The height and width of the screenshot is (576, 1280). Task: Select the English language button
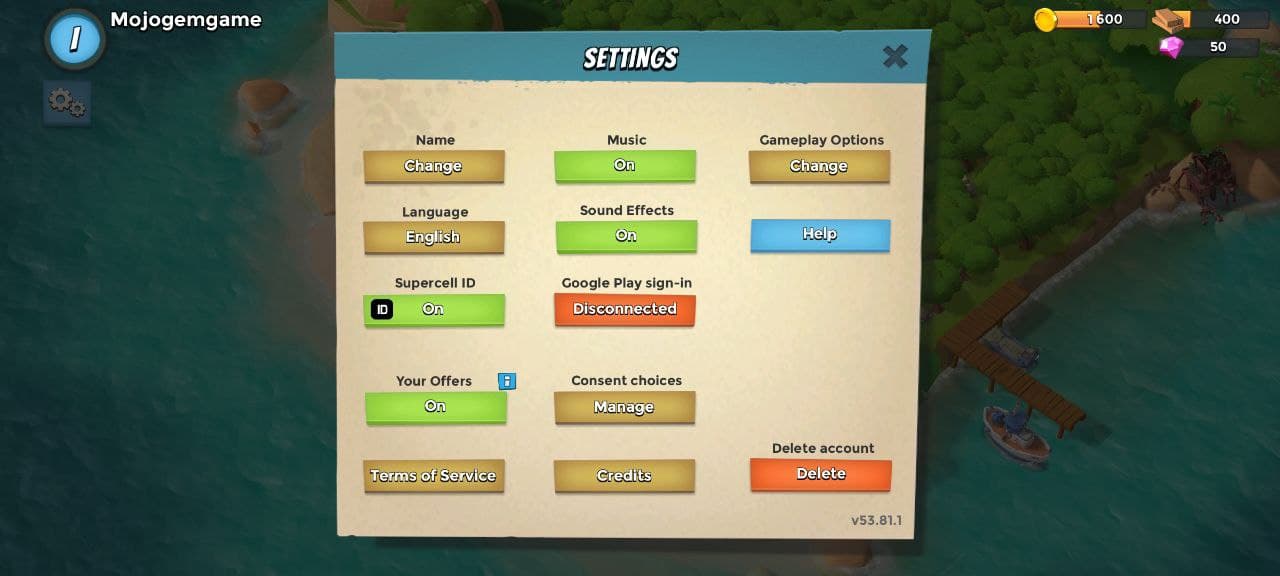(433, 237)
